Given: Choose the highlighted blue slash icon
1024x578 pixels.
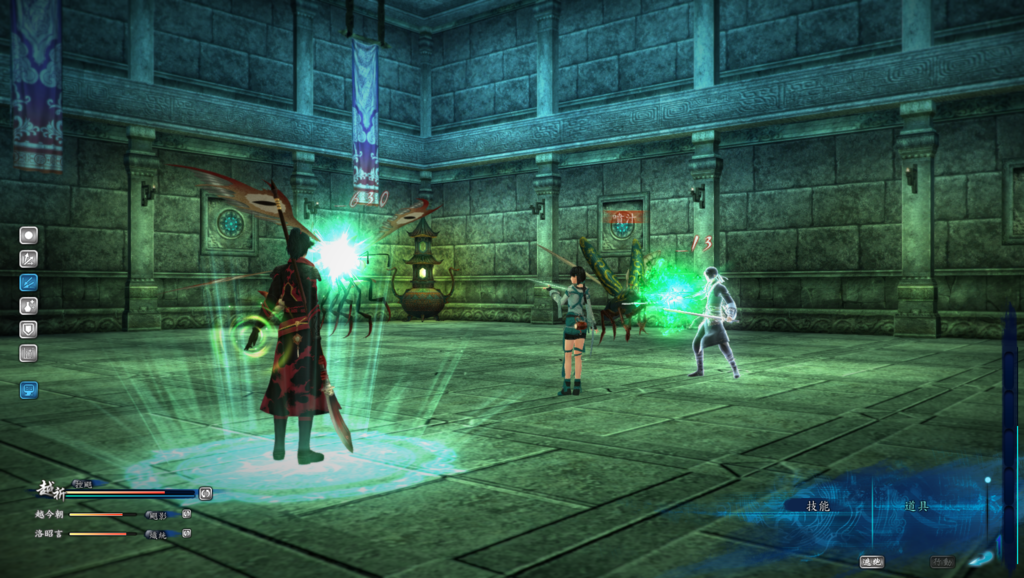Looking at the screenshot, I should click(x=28, y=281).
